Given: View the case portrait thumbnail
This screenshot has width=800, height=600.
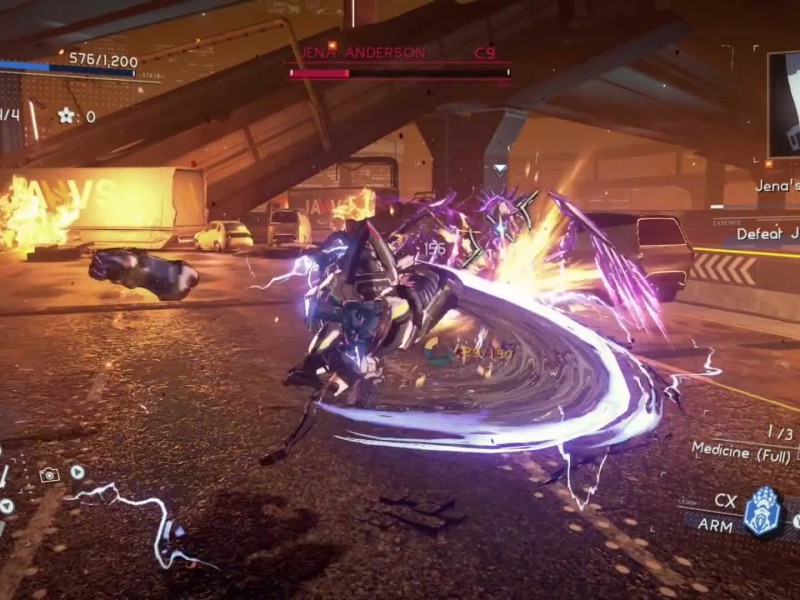Looking at the screenshot, I should [784, 105].
